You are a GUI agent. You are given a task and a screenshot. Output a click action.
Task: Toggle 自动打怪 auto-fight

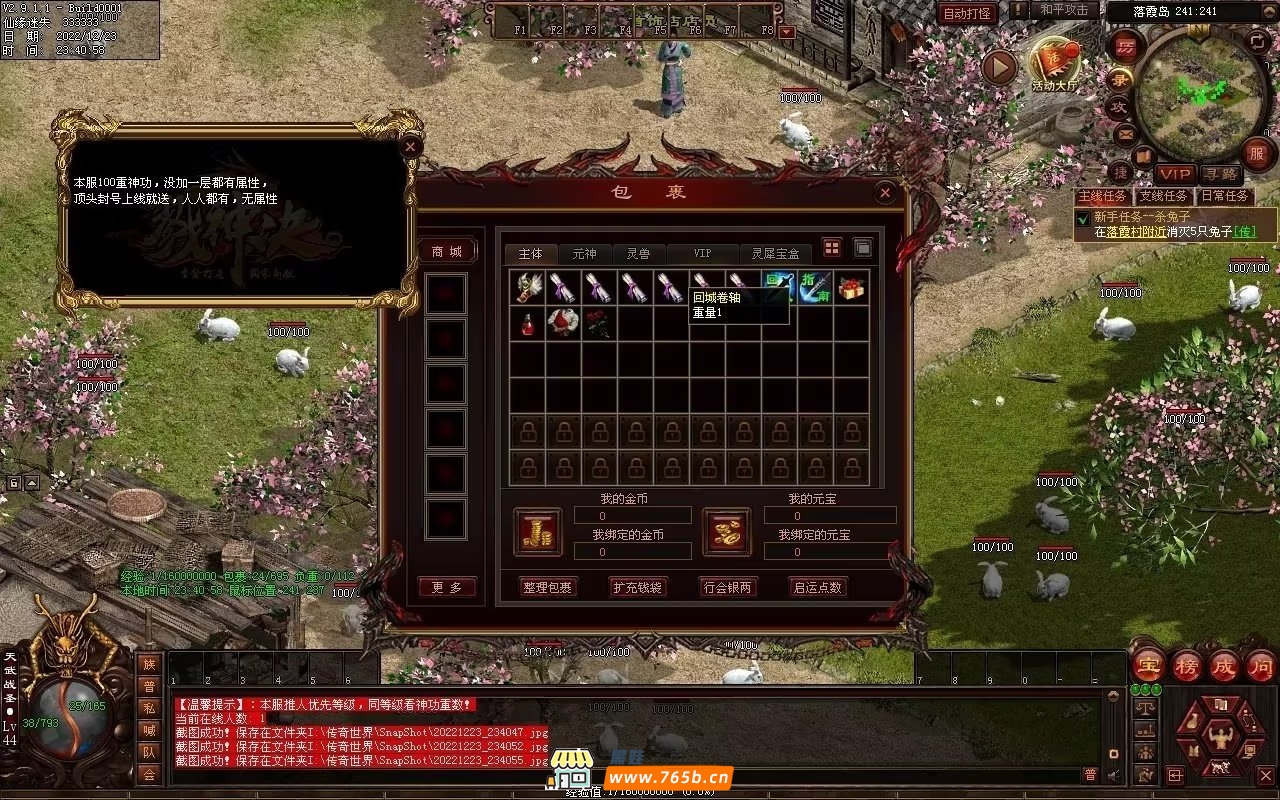[967, 13]
